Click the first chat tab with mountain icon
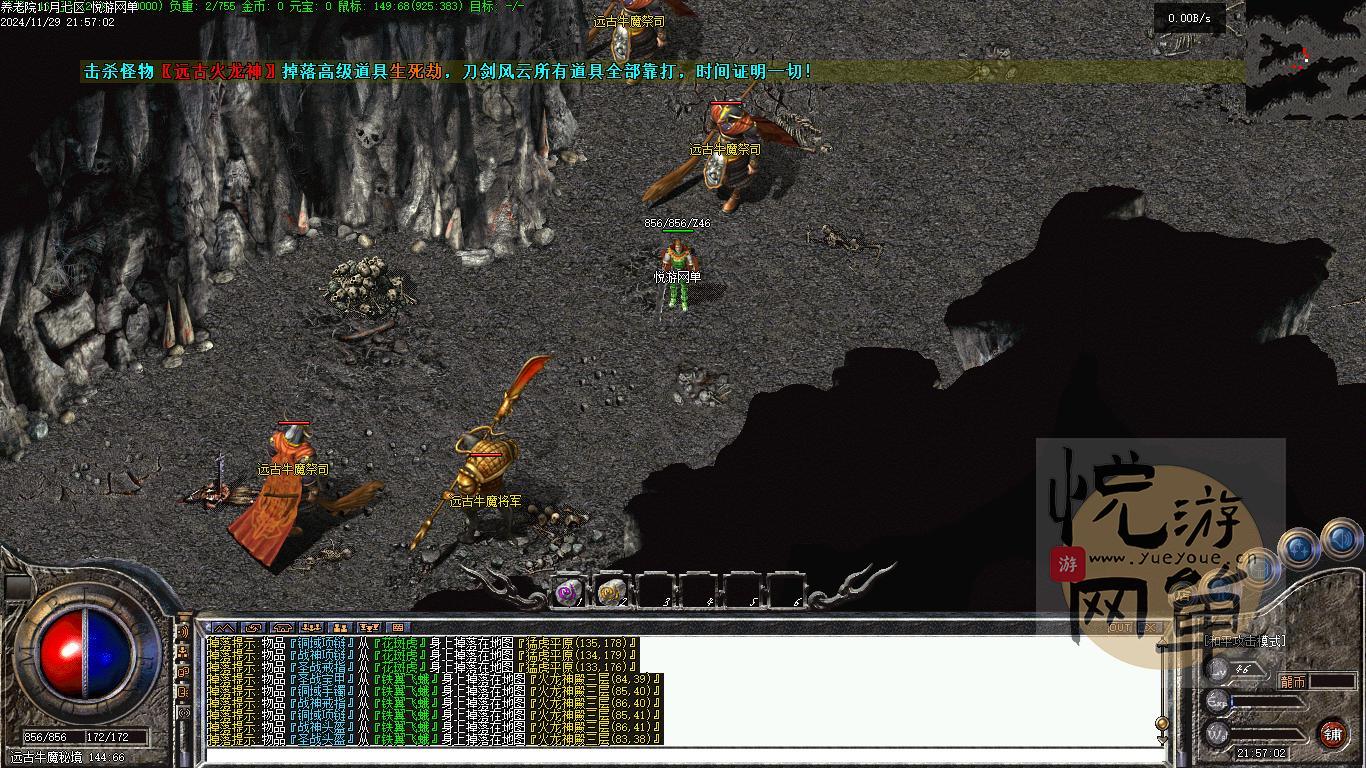Viewport: 1366px width, 768px height. [221, 628]
